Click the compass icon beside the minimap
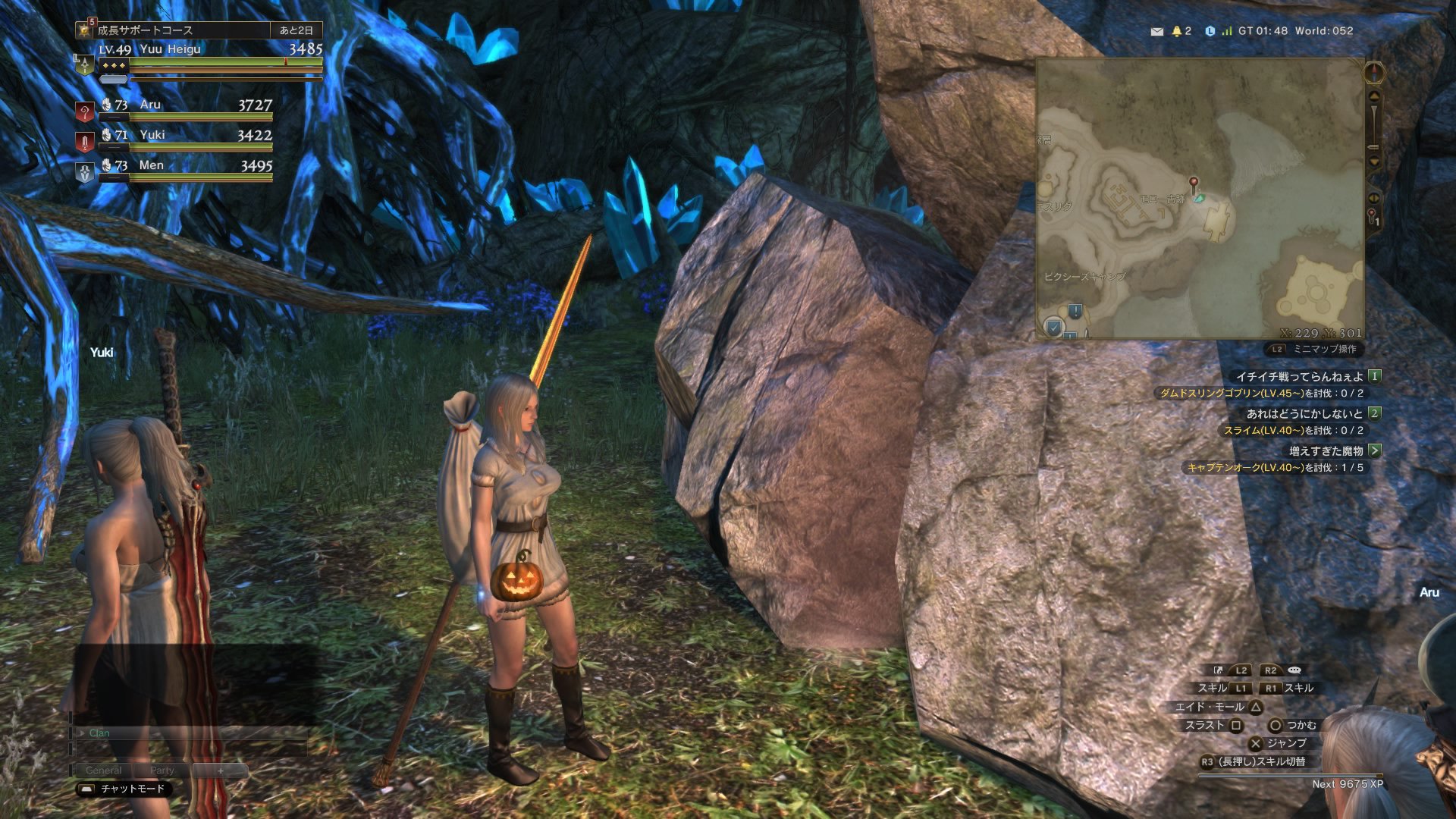The height and width of the screenshot is (819, 1456). [x=1374, y=73]
